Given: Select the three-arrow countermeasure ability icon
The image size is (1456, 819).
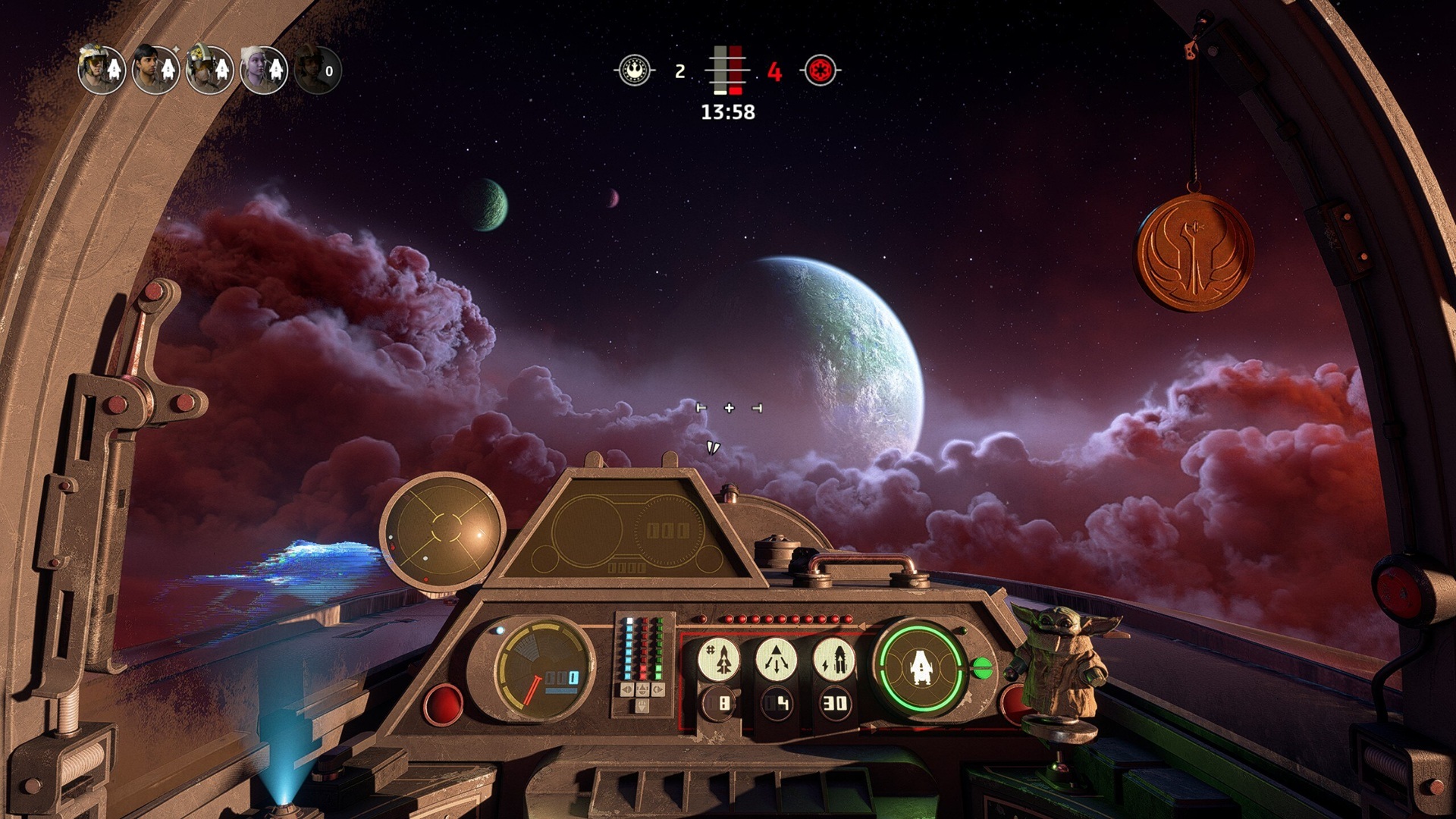Looking at the screenshot, I should (777, 659).
